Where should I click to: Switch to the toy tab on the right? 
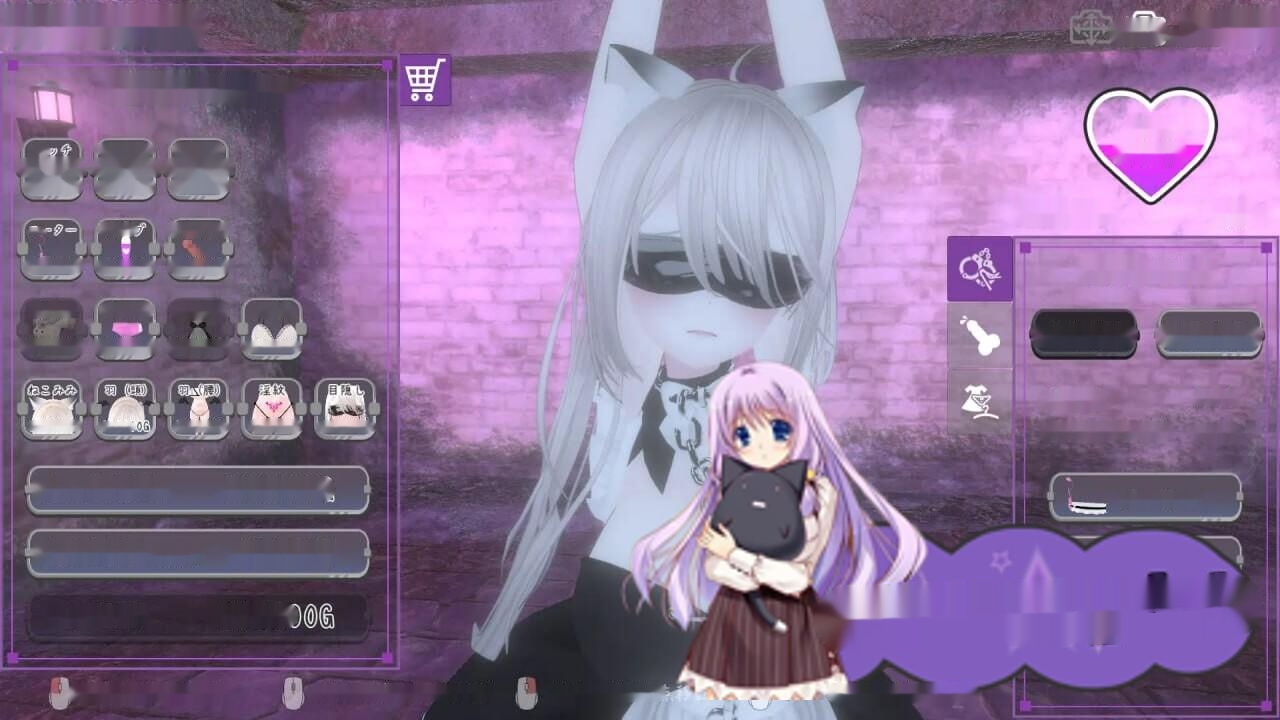(980, 335)
